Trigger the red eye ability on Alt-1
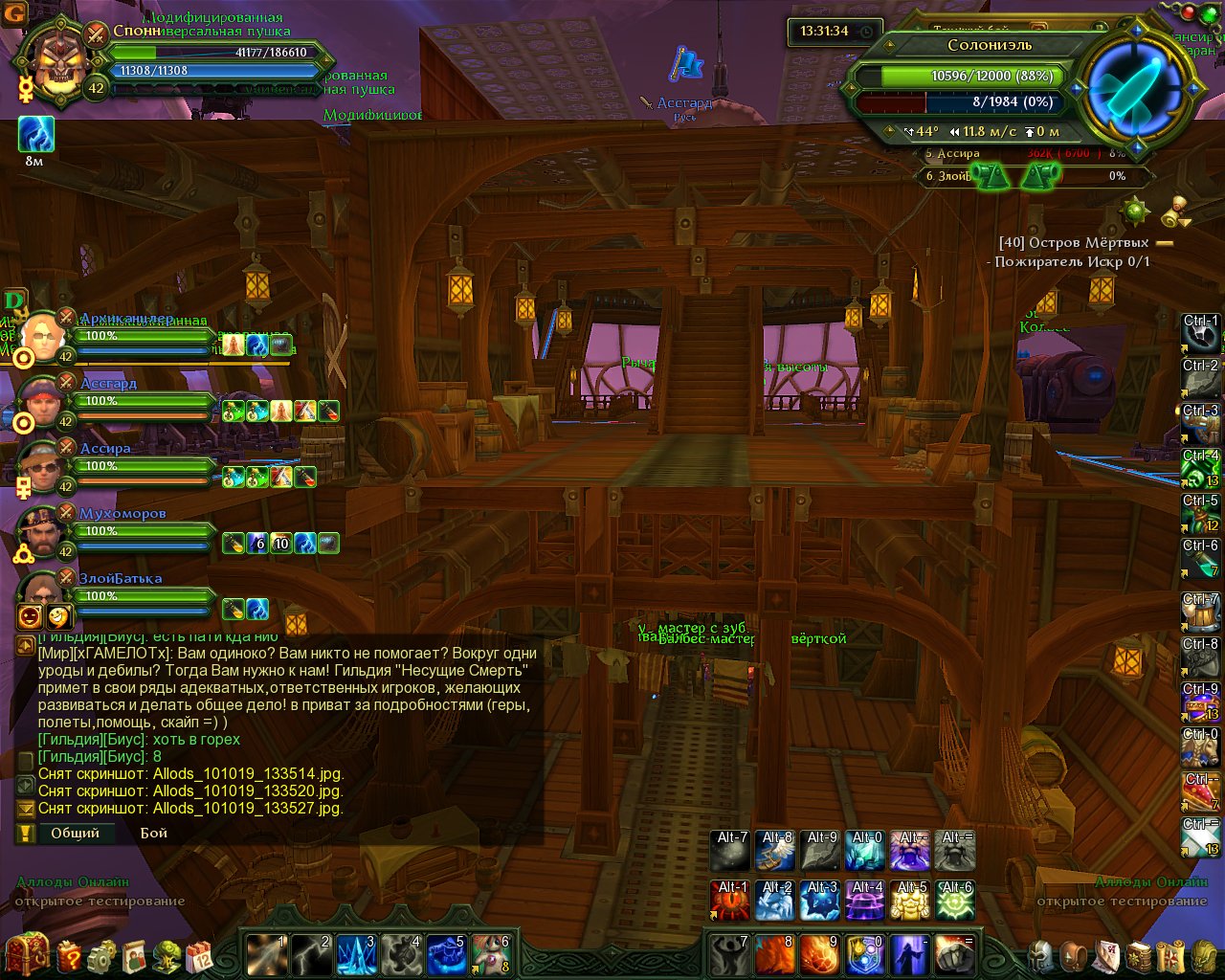The width and height of the screenshot is (1225, 980). coord(732,901)
